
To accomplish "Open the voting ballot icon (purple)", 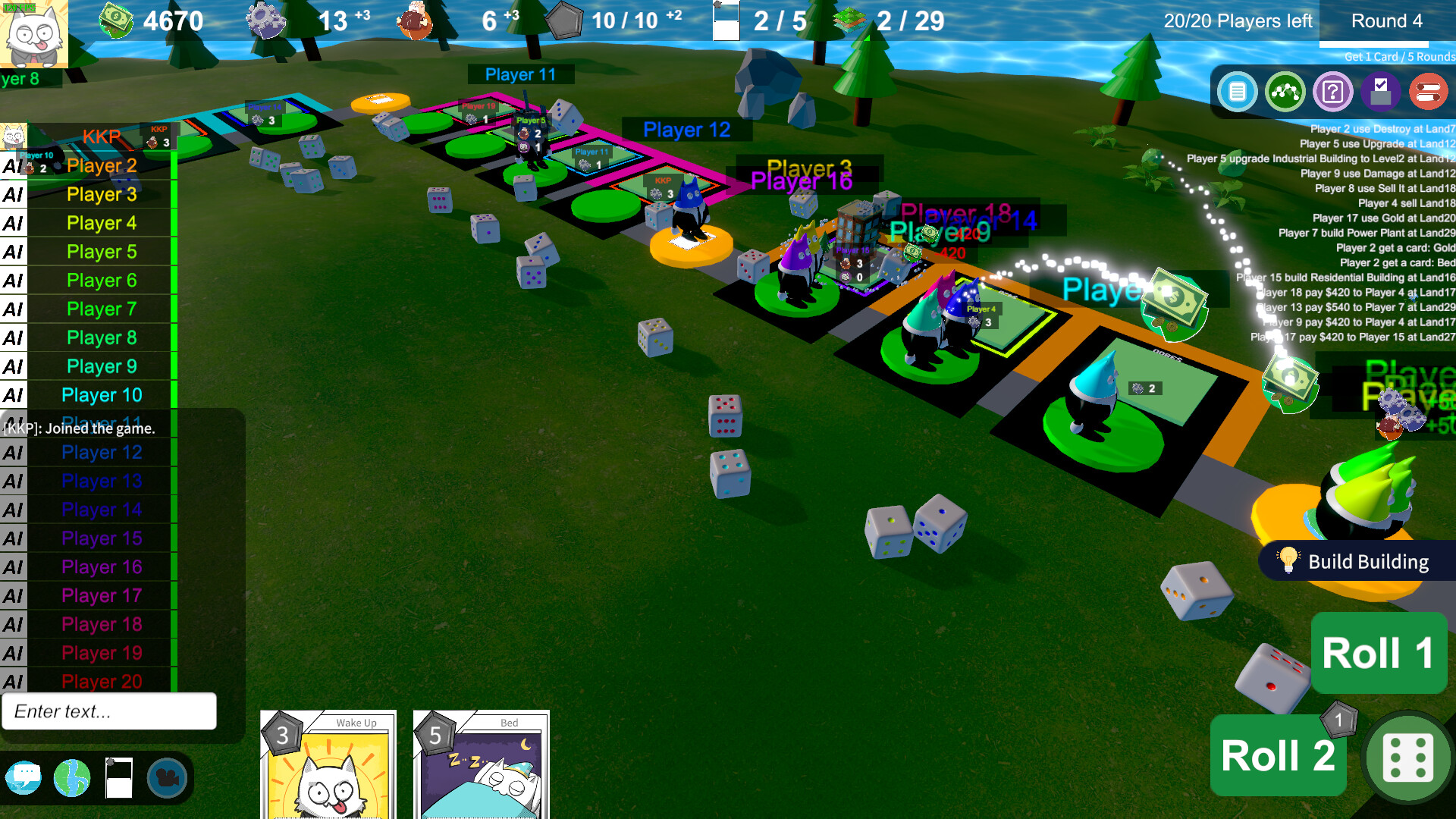I will [x=1381, y=92].
